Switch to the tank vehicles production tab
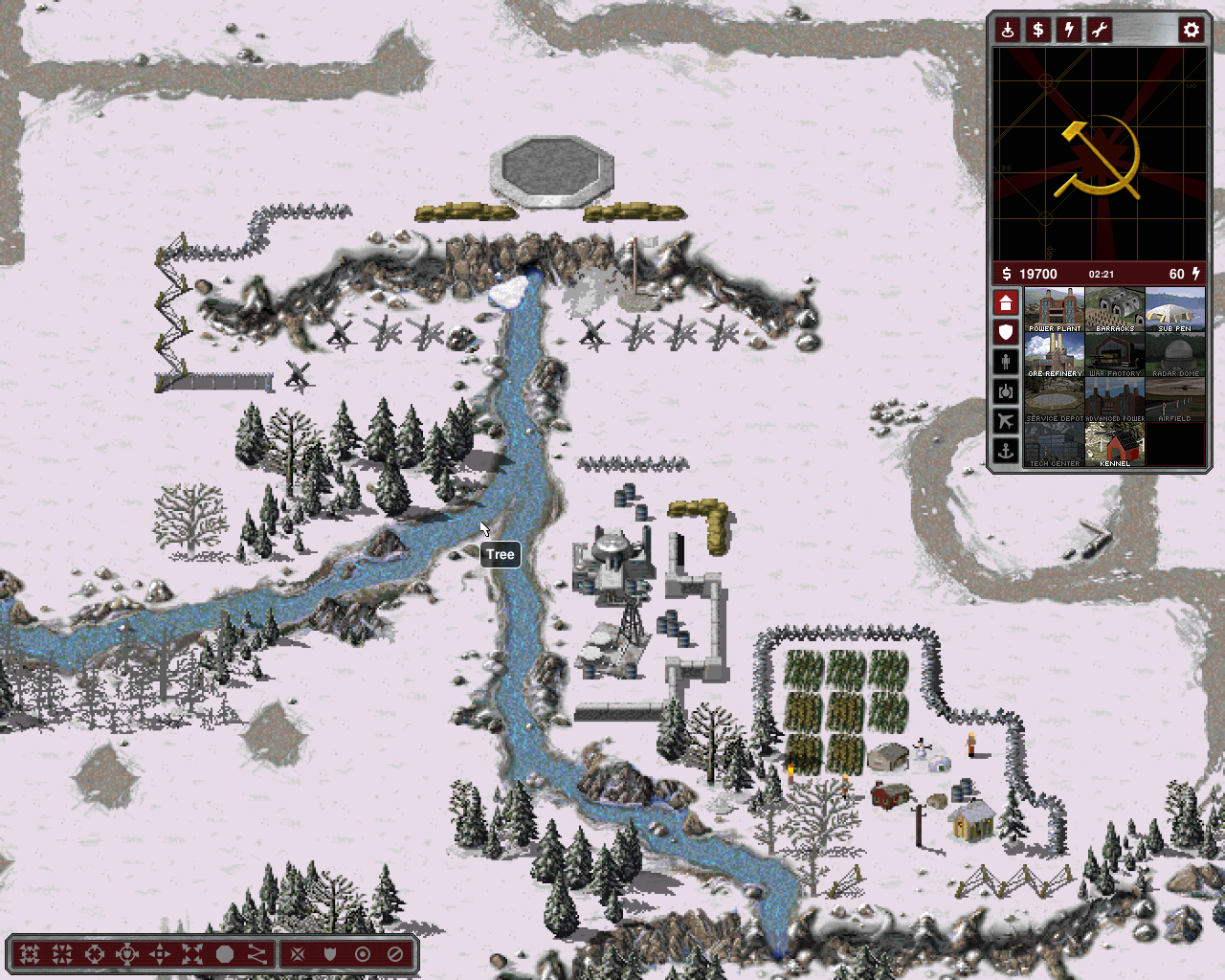The width and height of the screenshot is (1225, 980). tap(1005, 391)
